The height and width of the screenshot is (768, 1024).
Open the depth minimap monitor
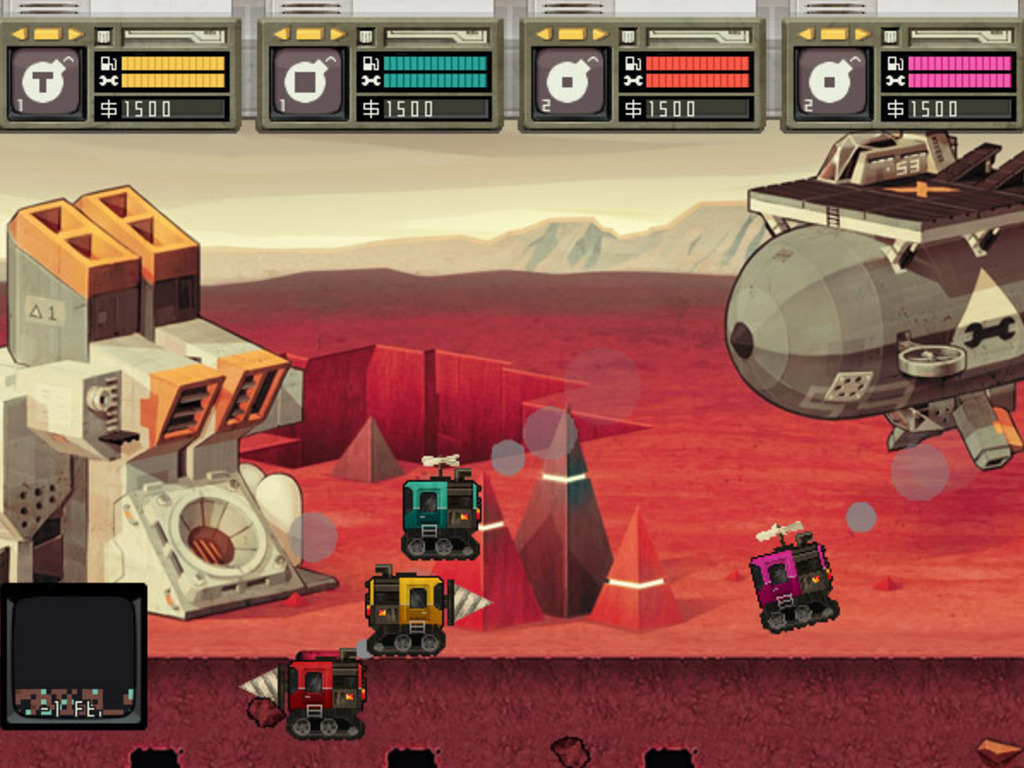point(73,655)
